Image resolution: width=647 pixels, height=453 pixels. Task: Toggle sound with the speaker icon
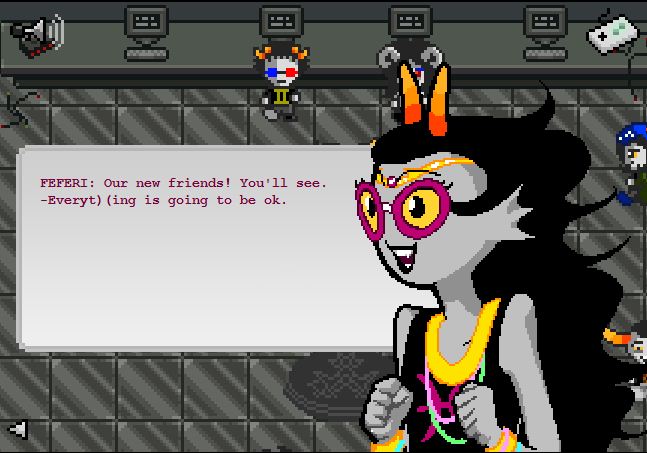[37, 33]
